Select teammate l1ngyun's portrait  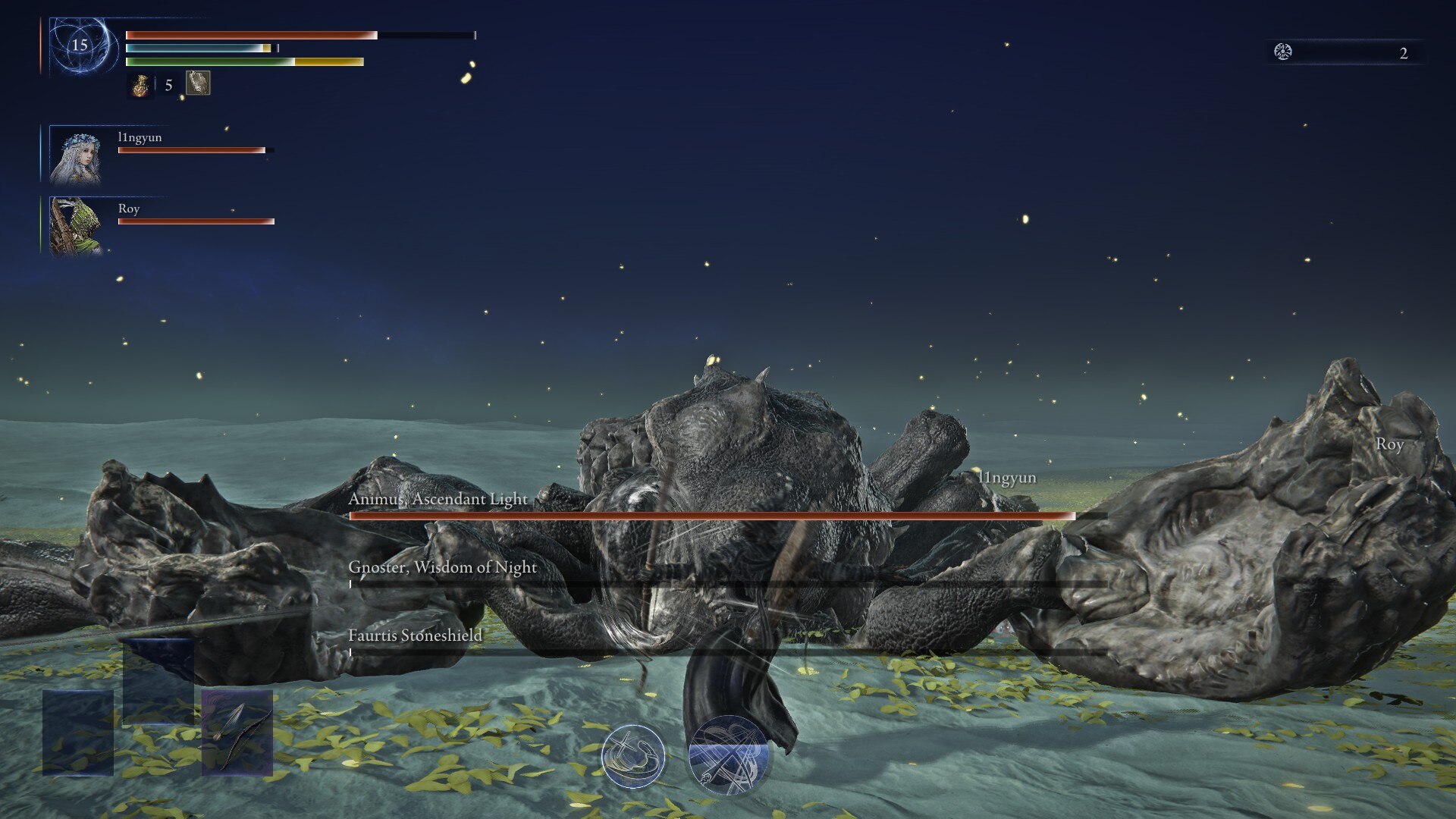tap(75, 155)
